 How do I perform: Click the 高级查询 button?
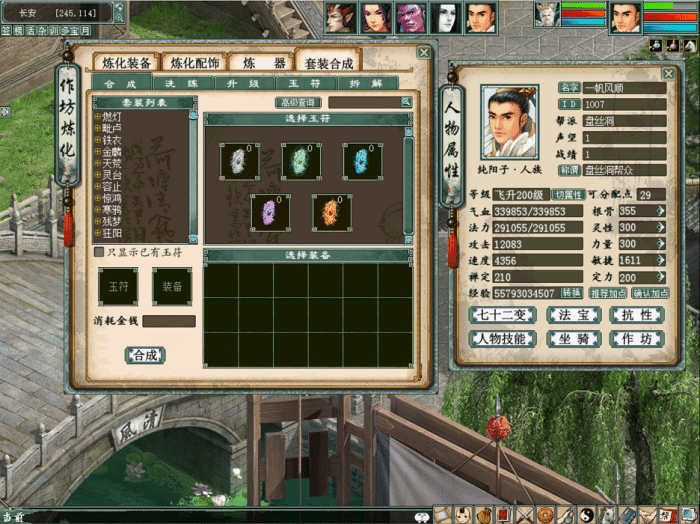click(298, 102)
